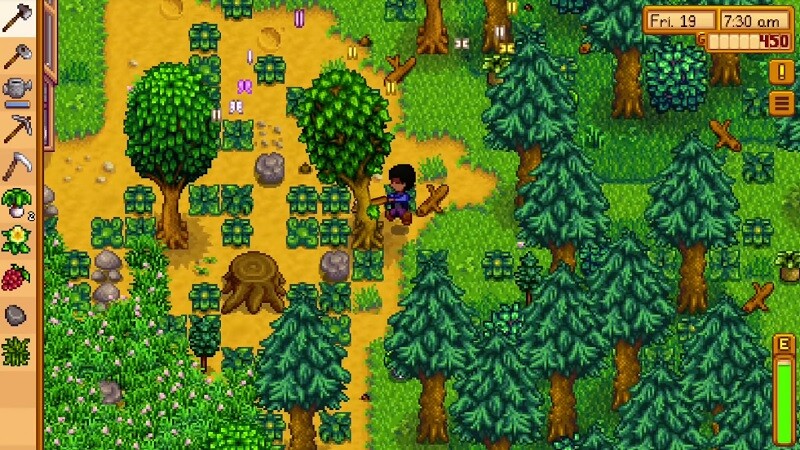Viewport: 800px width, 450px height.
Task: Choose the watering can slot
Action: [x=17, y=91]
